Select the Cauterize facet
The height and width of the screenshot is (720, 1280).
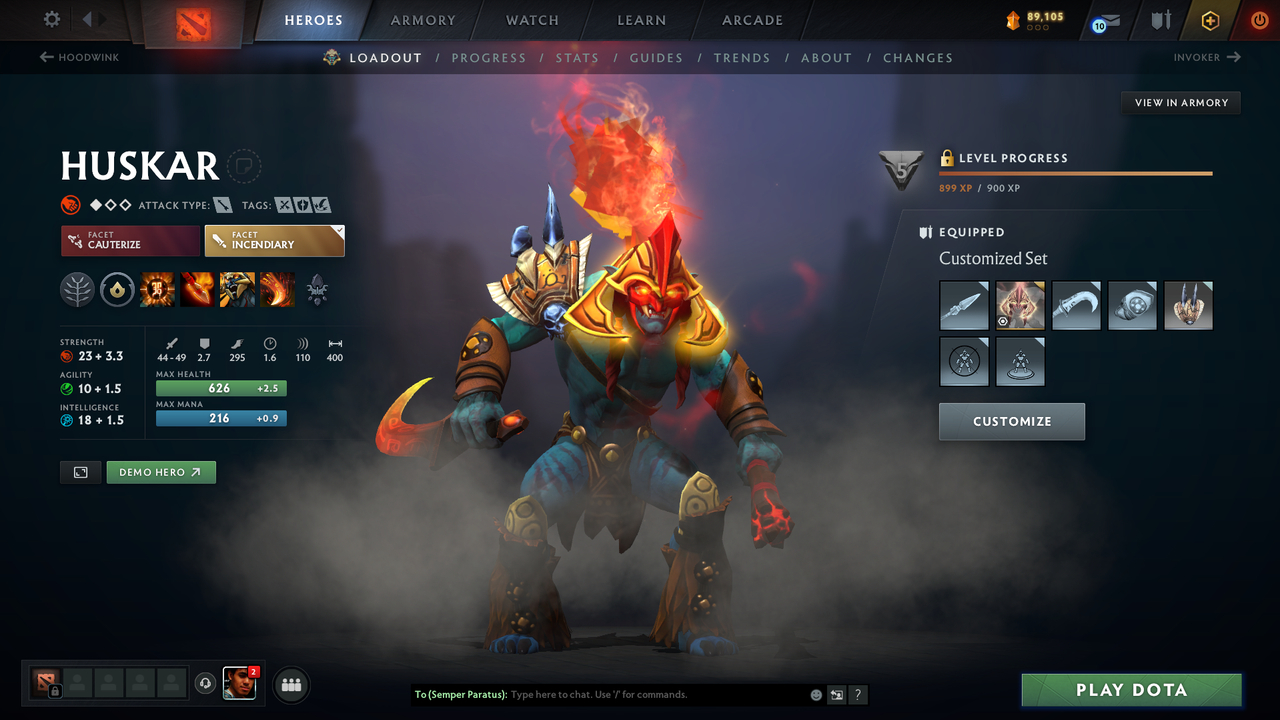pos(130,240)
